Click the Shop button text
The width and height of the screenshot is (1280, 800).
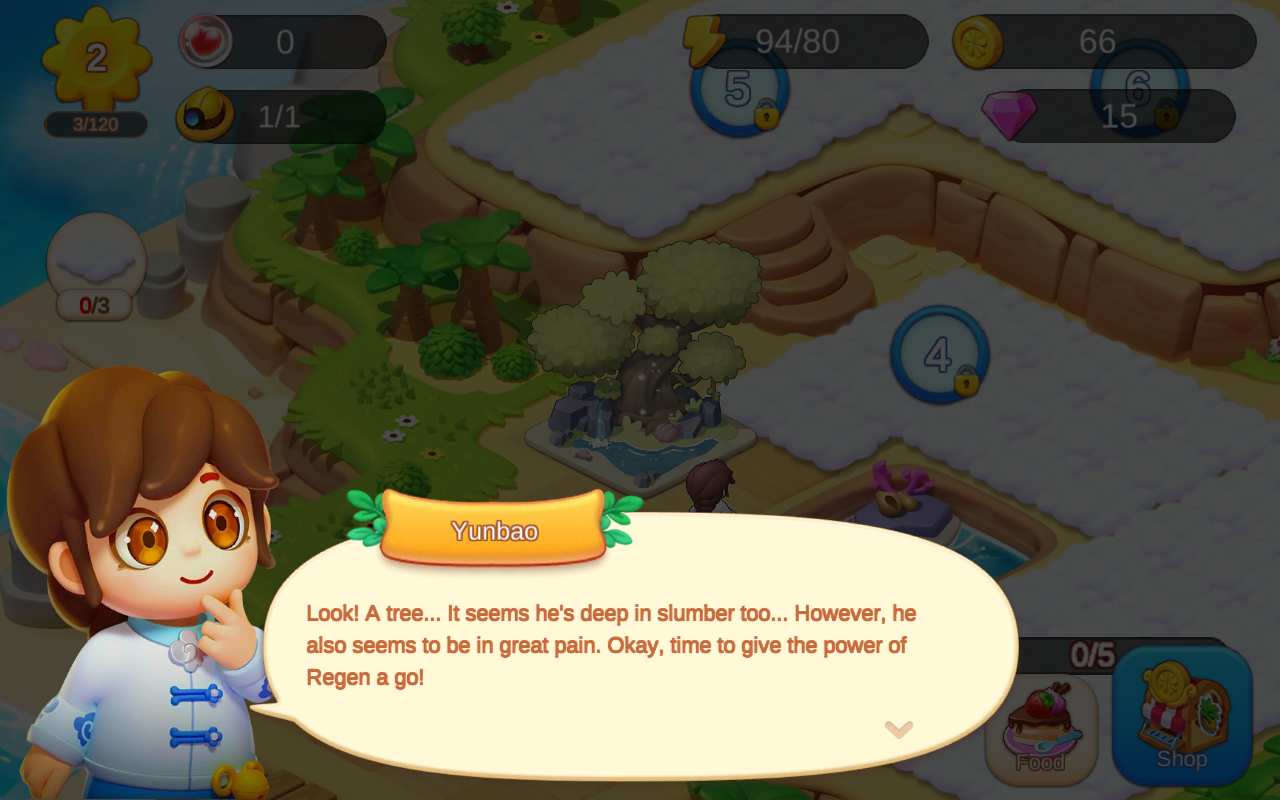coord(1182,758)
